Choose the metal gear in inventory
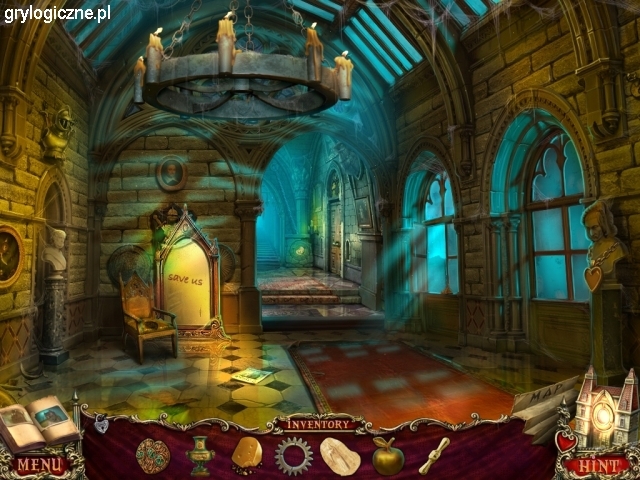The image size is (640, 480). [x=294, y=455]
